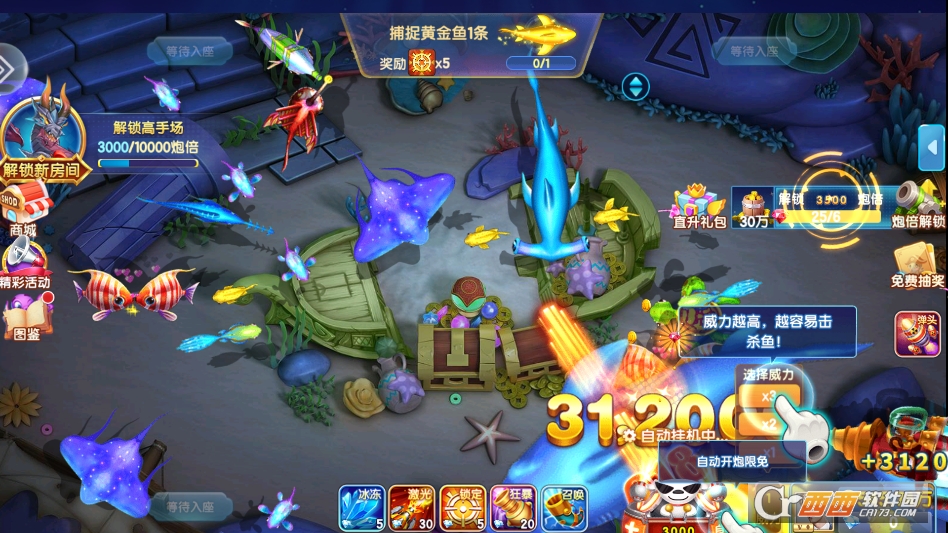Open the 直升礼包 gift pack

coord(699,206)
